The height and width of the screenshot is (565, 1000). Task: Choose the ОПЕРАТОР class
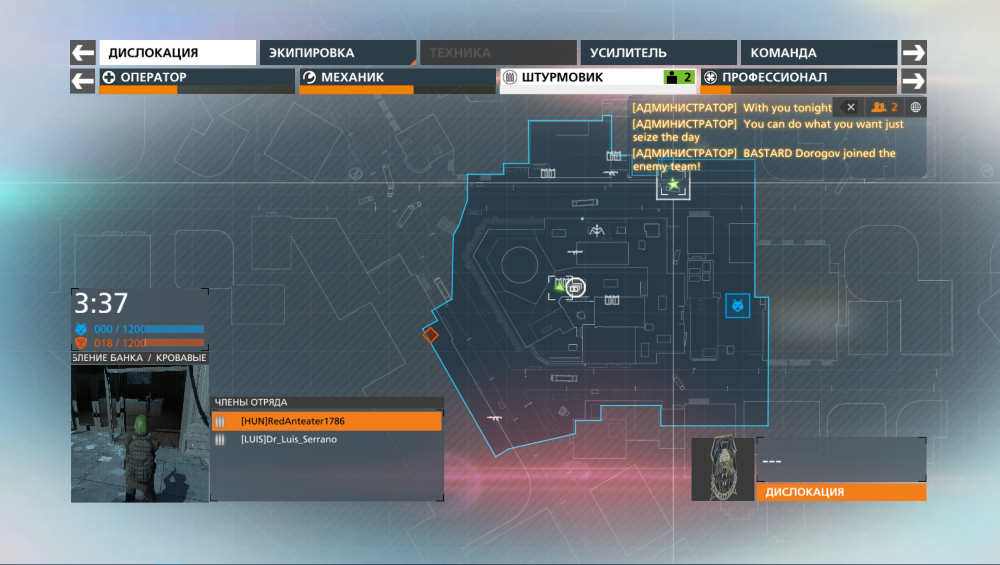pyautogui.click(x=197, y=78)
